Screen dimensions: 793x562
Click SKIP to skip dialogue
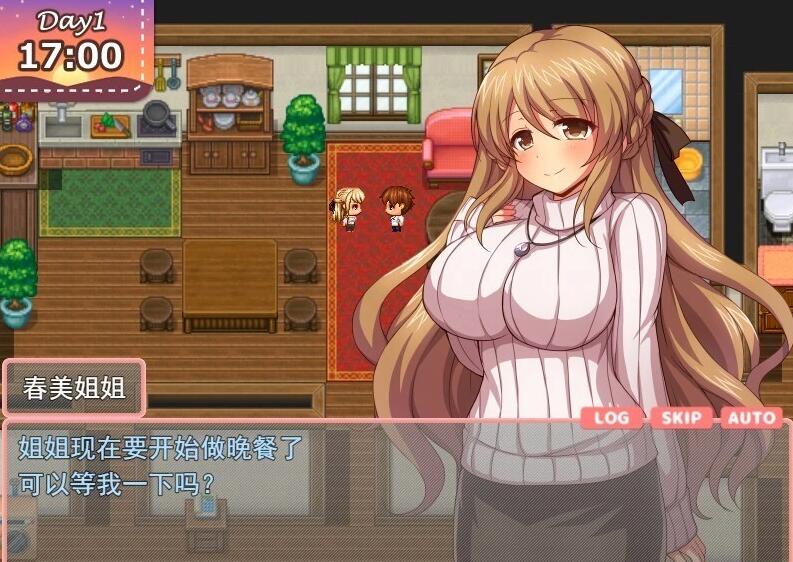click(x=682, y=417)
